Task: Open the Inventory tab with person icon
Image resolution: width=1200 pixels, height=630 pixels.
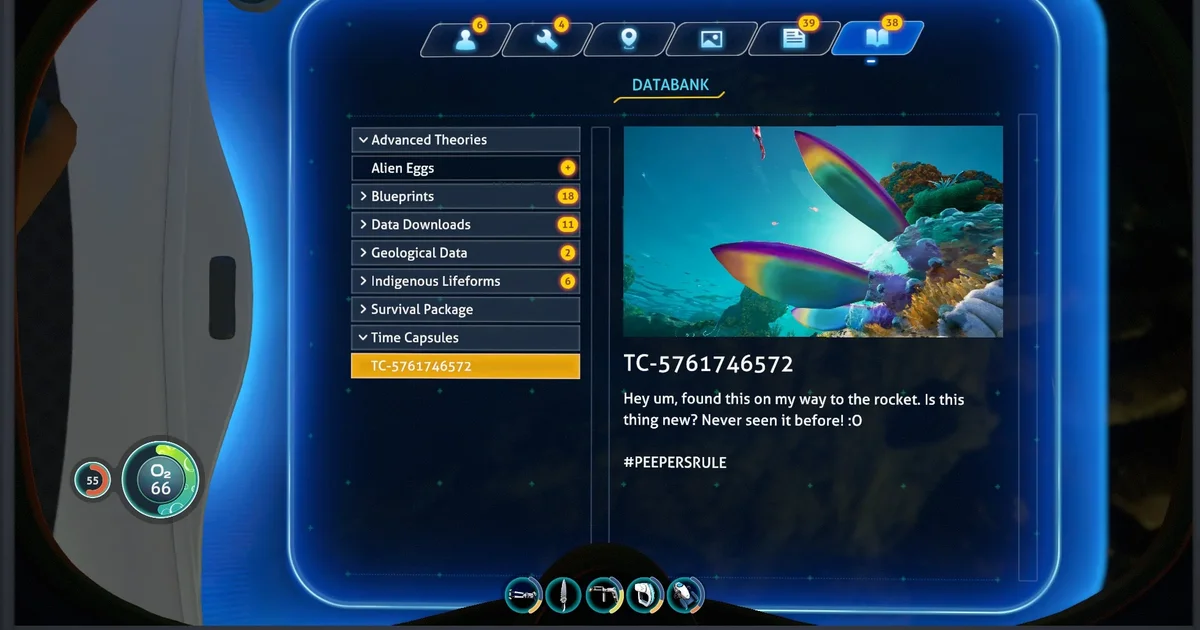Action: pos(463,40)
